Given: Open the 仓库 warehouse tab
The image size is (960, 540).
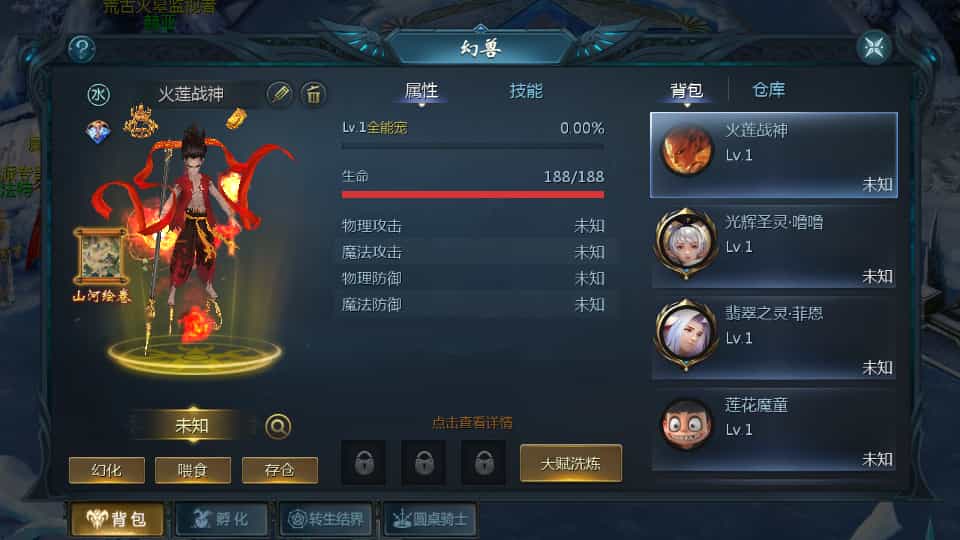Looking at the screenshot, I should 769,90.
